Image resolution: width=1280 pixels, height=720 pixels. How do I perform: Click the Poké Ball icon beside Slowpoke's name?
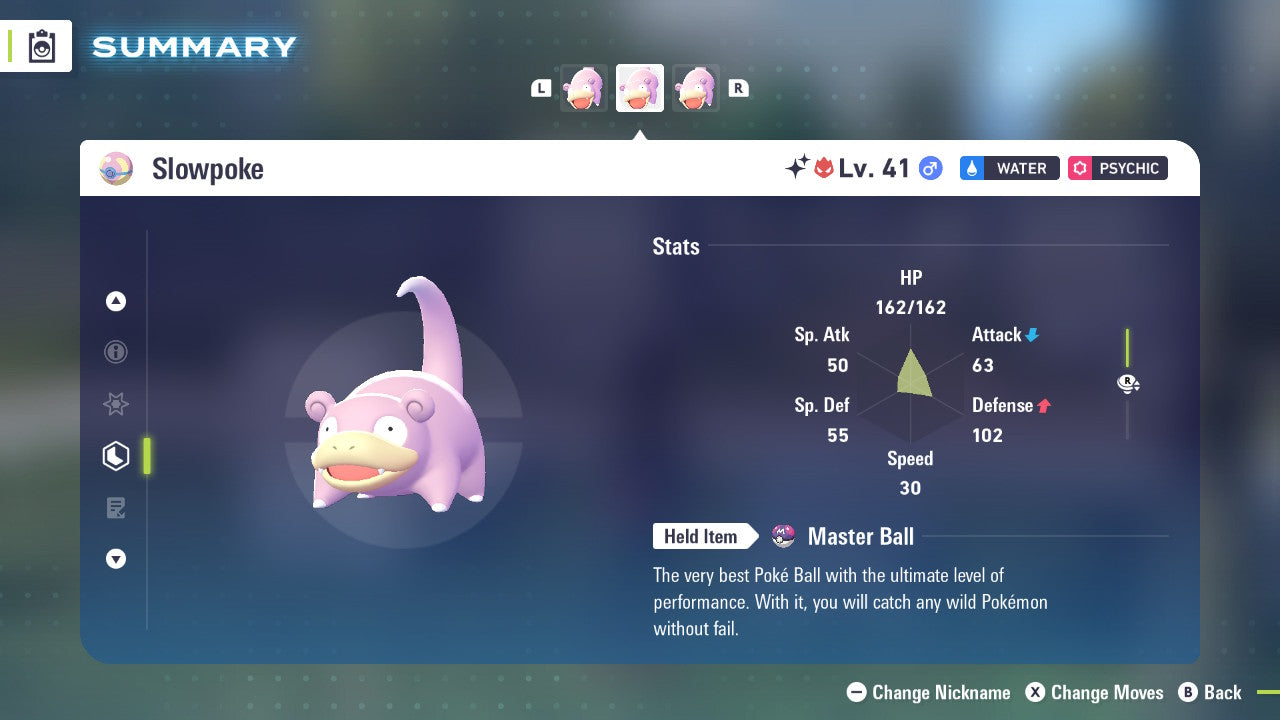[x=116, y=169]
